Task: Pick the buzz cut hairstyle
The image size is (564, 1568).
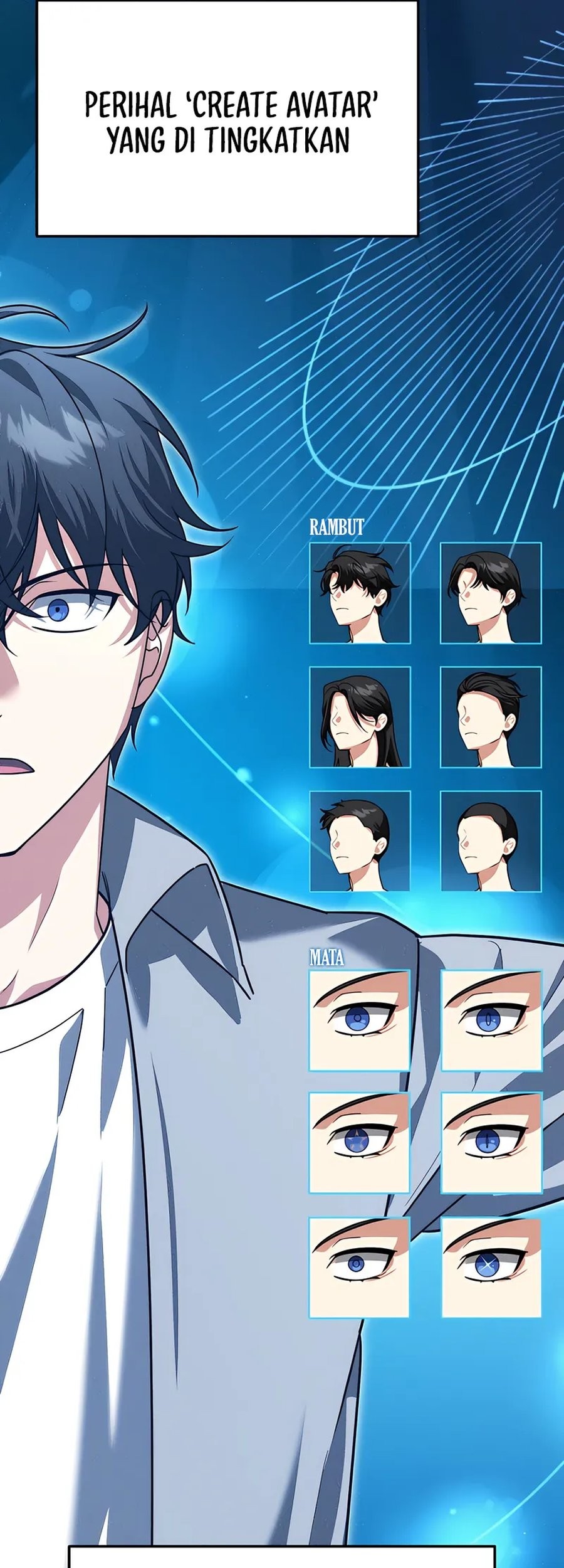Action: 491,841
